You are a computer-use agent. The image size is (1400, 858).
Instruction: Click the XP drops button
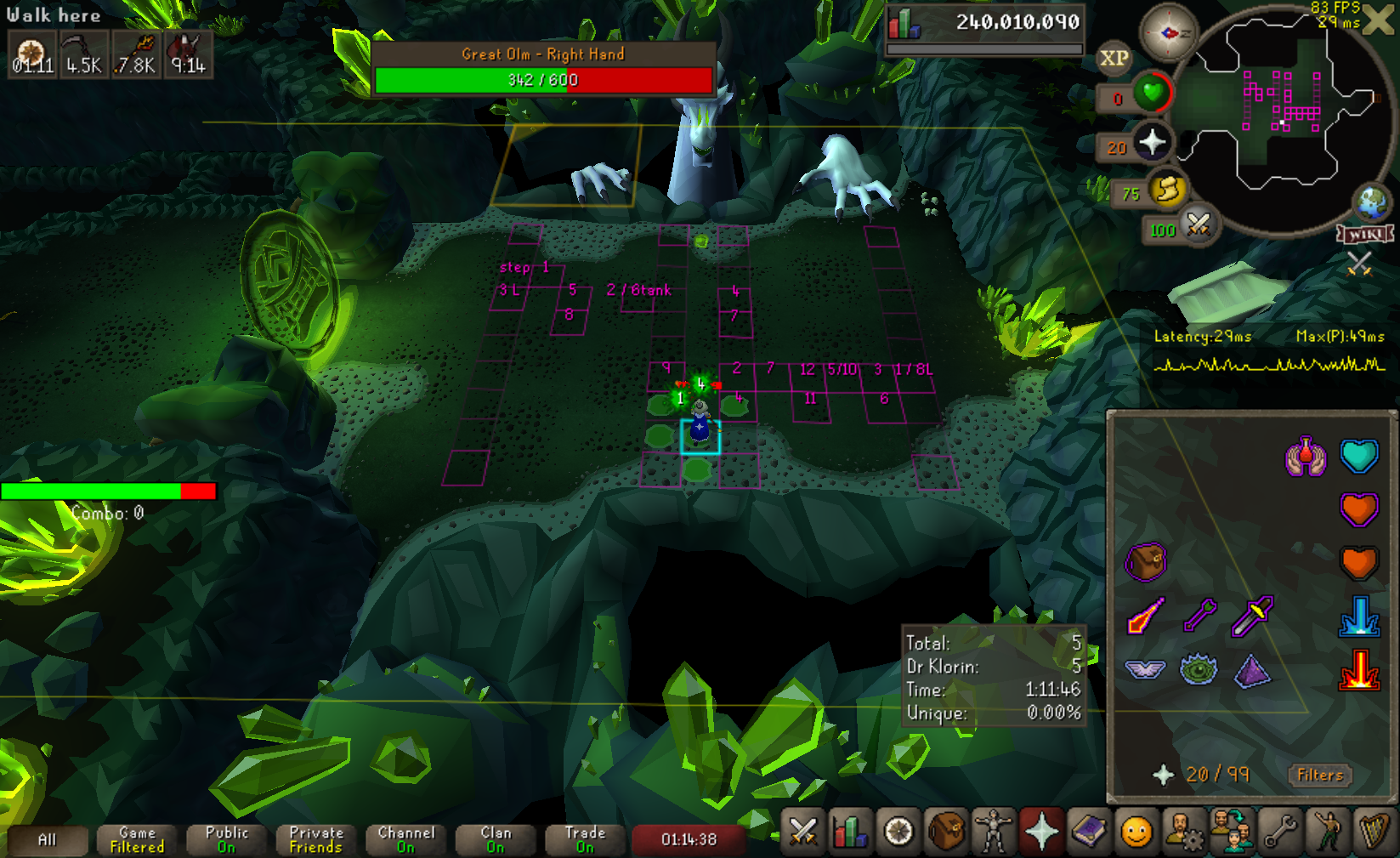click(x=1114, y=59)
